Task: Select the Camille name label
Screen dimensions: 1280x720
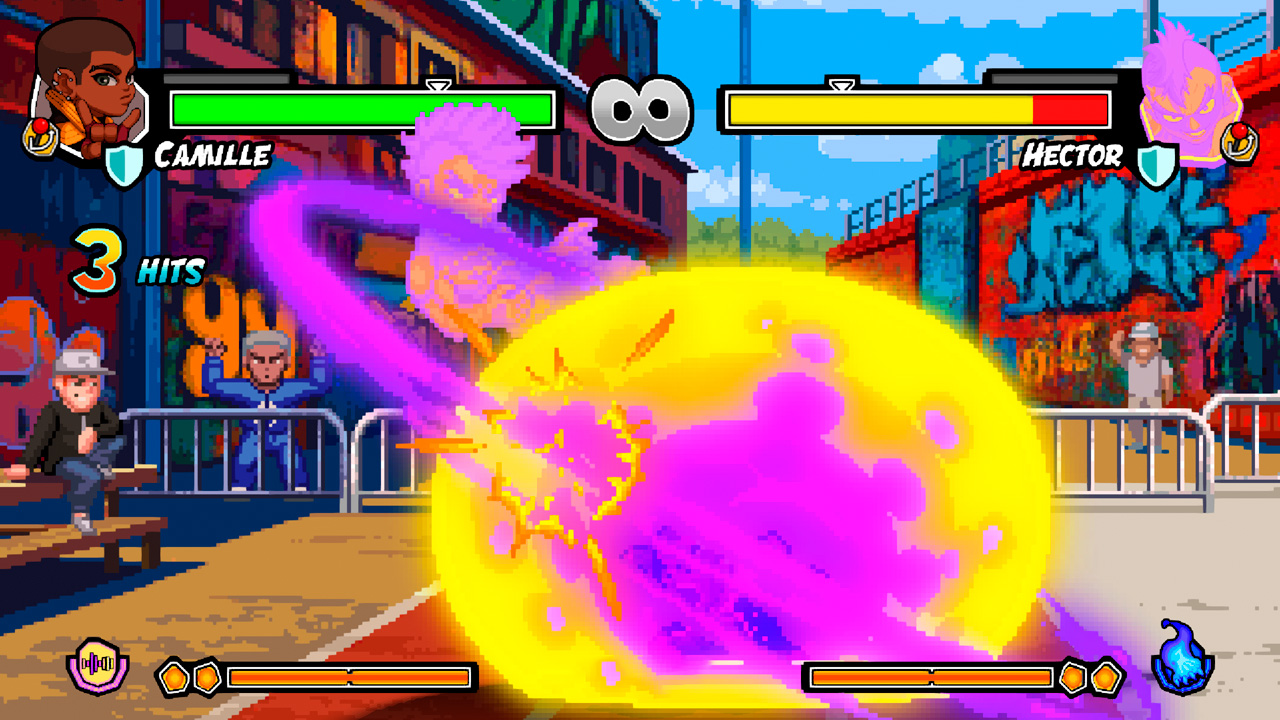Action: click(212, 153)
